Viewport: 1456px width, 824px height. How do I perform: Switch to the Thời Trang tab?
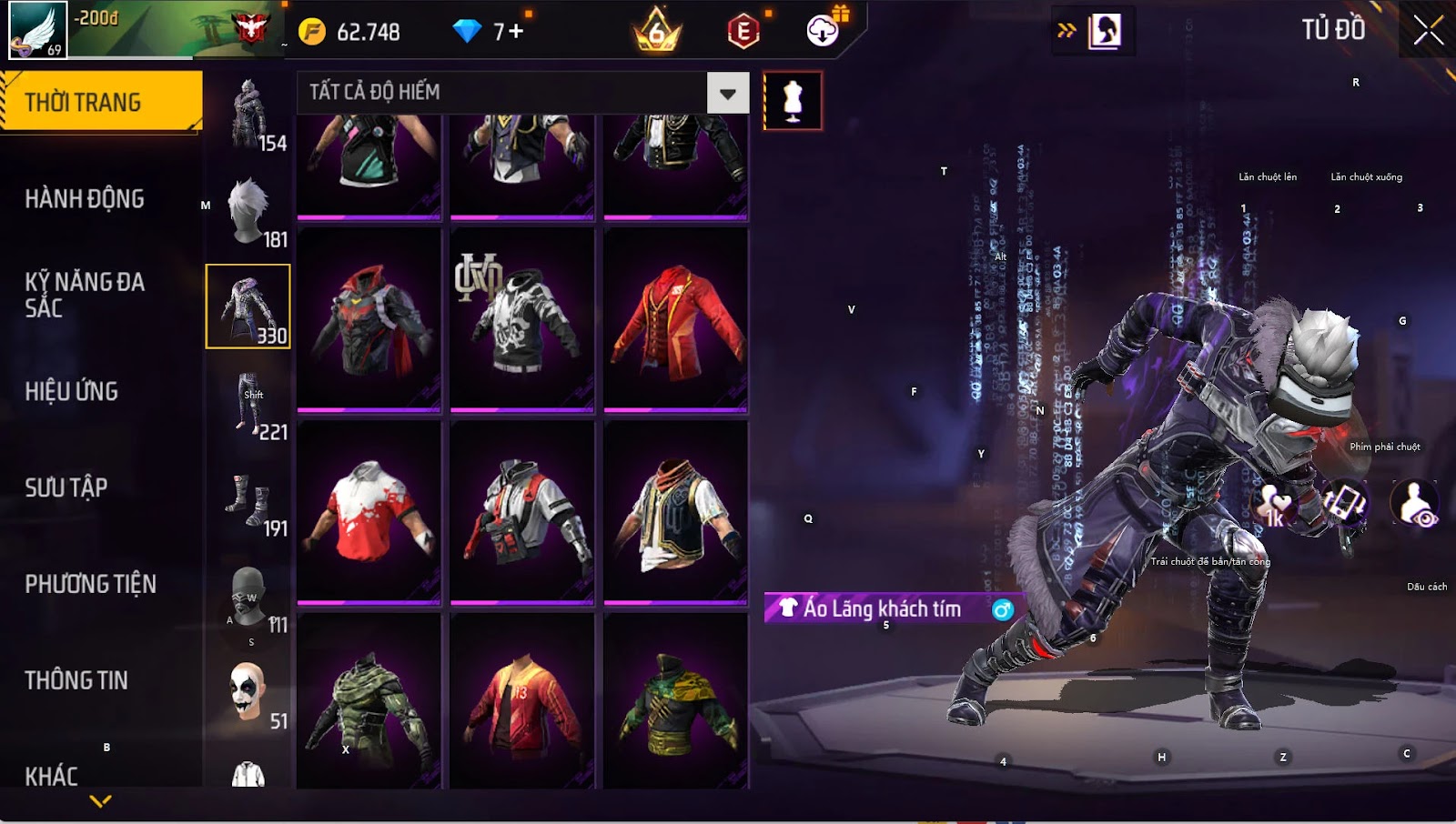tap(100, 102)
